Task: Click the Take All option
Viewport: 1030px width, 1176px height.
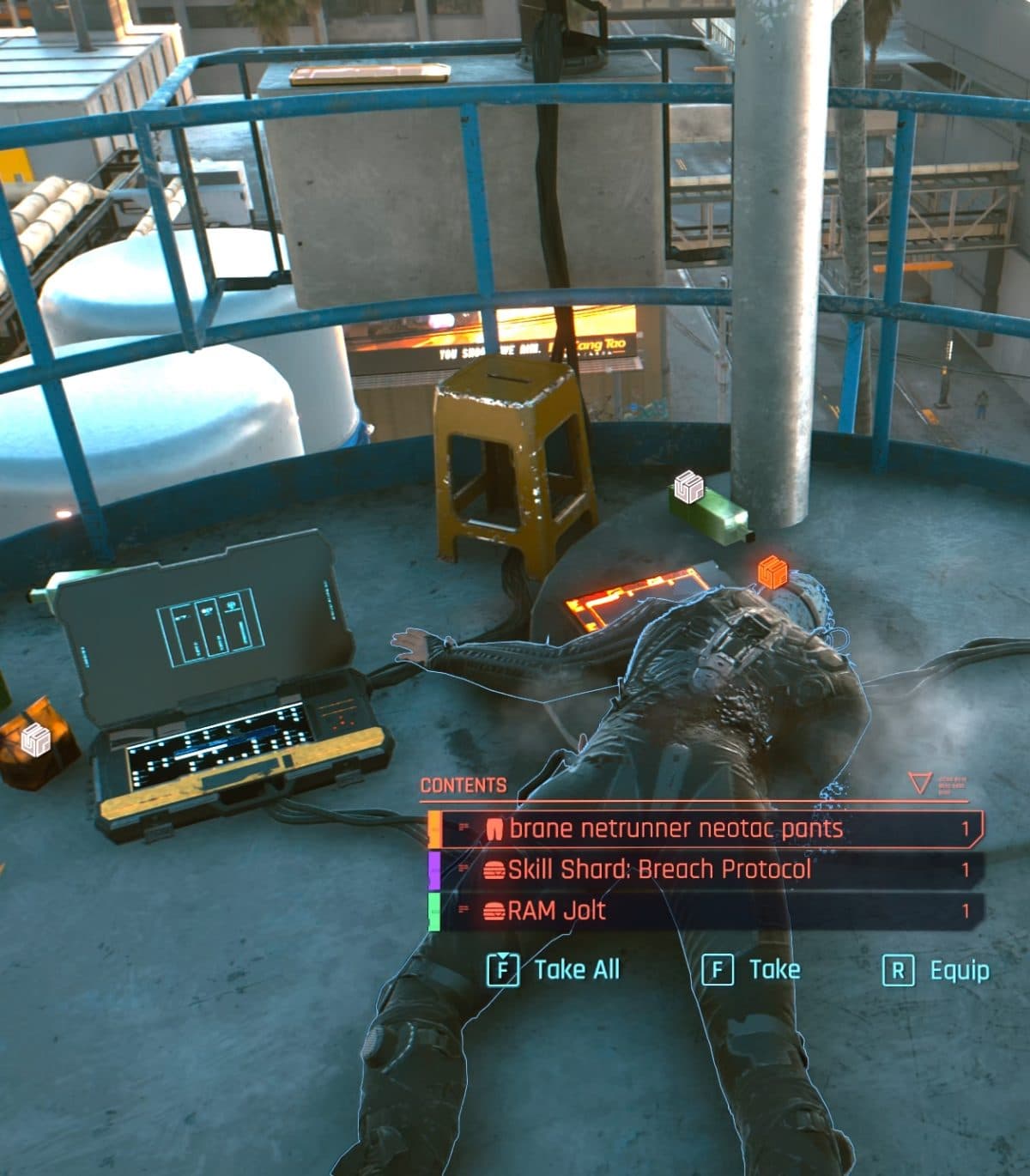Action: point(554,970)
